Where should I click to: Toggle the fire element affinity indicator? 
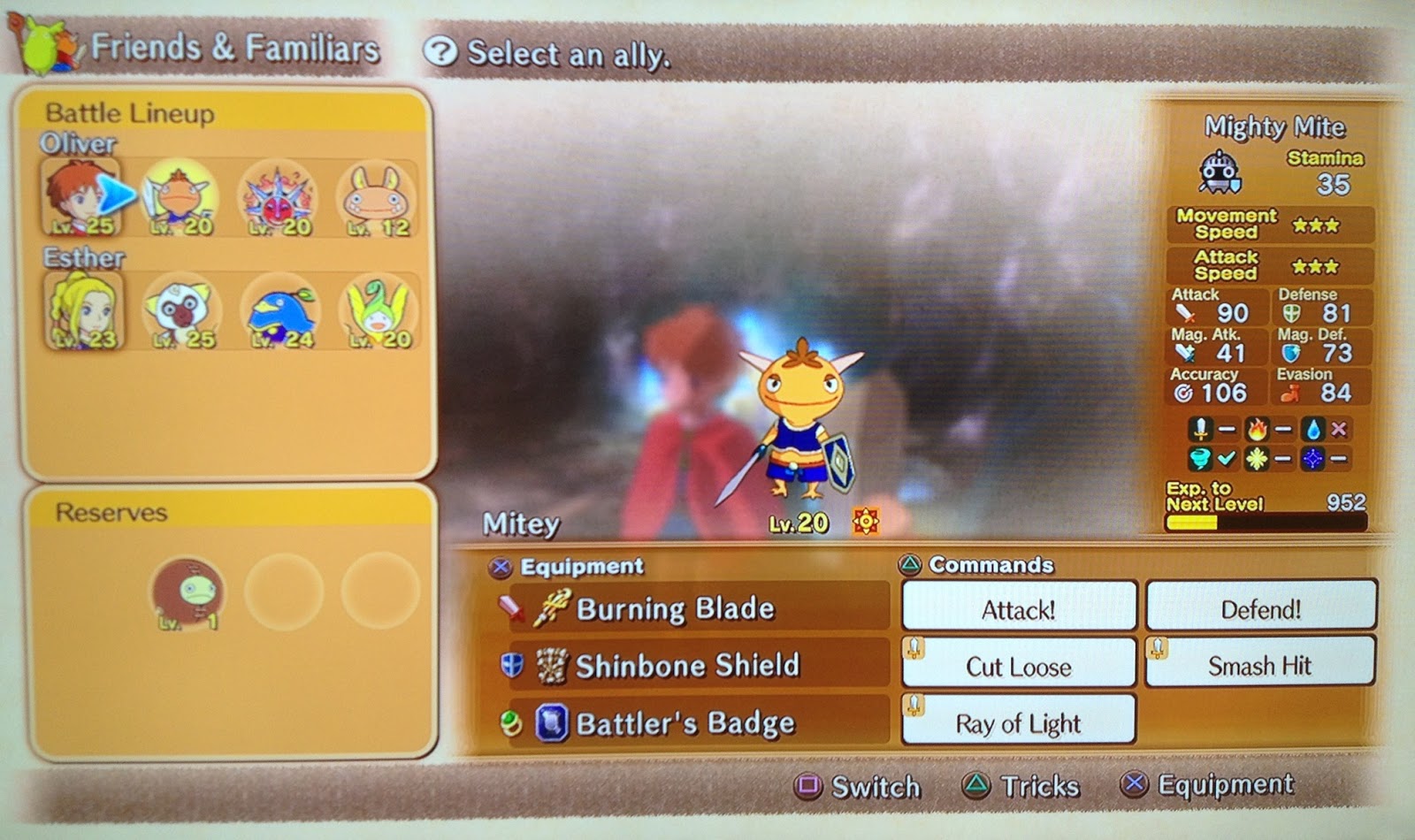1256,431
